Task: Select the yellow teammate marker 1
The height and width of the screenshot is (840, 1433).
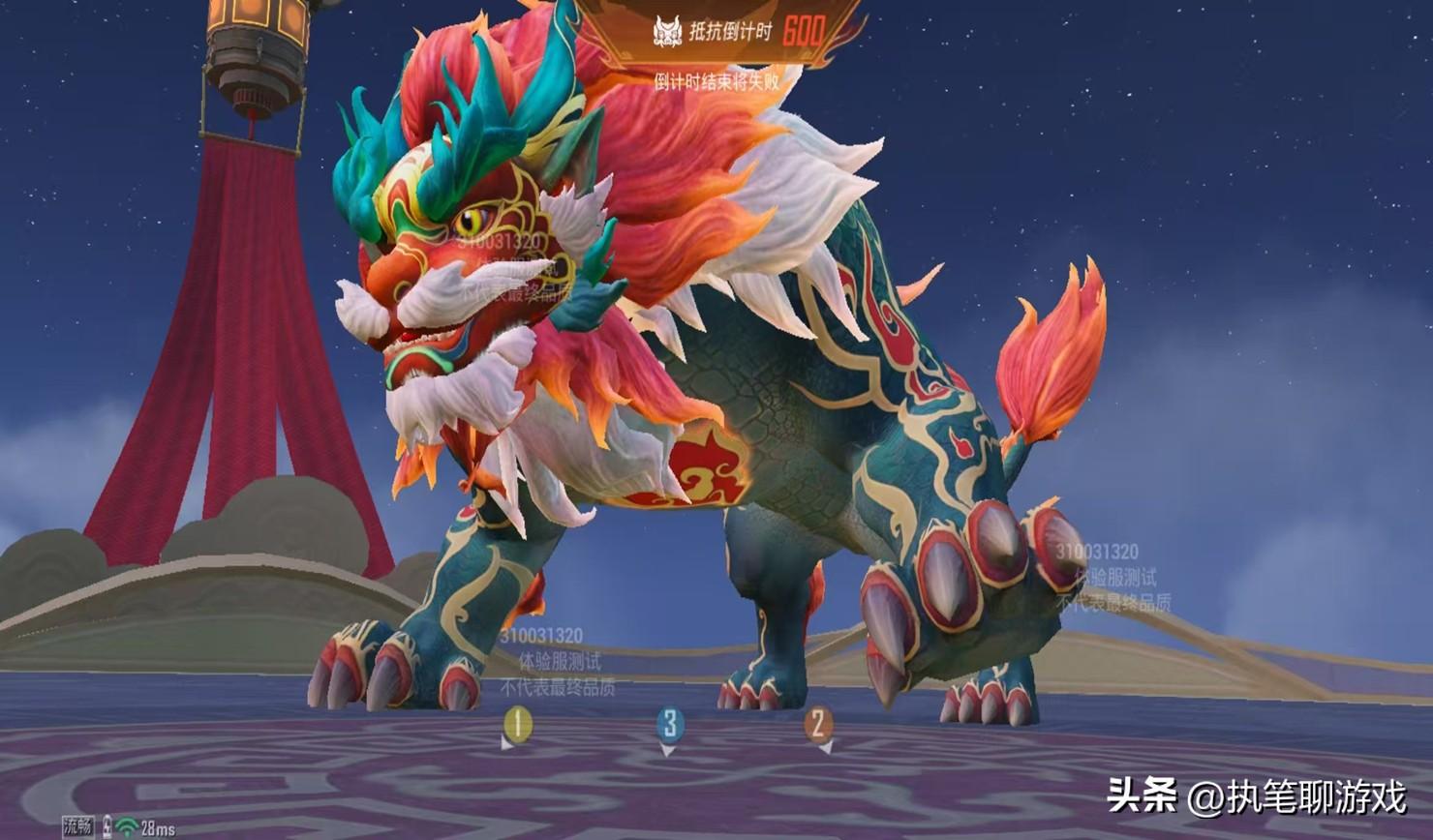Action: (x=517, y=724)
